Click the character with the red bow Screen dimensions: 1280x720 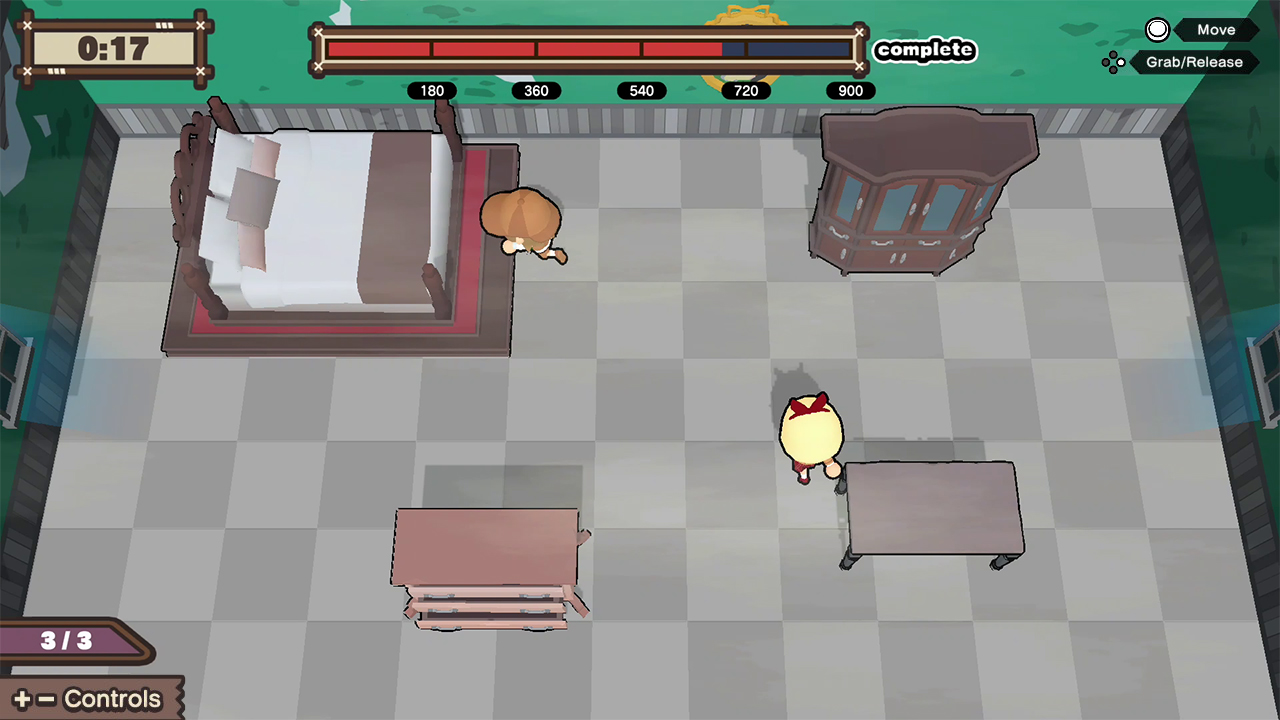(x=812, y=430)
